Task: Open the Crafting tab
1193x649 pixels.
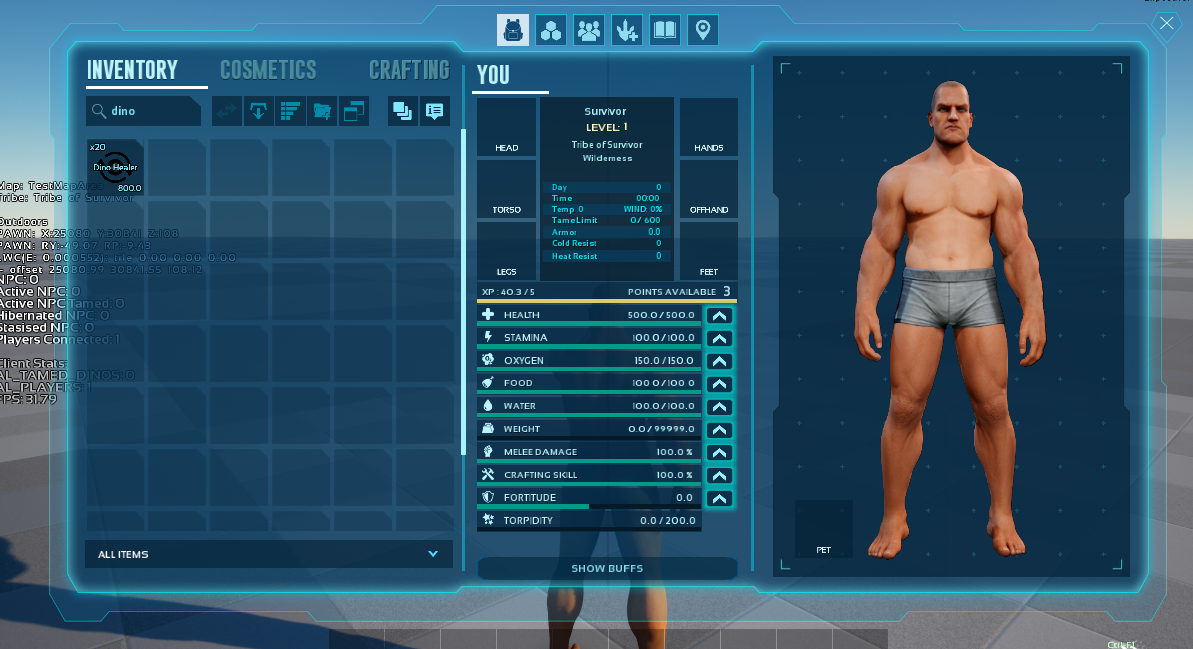Action: (x=409, y=70)
